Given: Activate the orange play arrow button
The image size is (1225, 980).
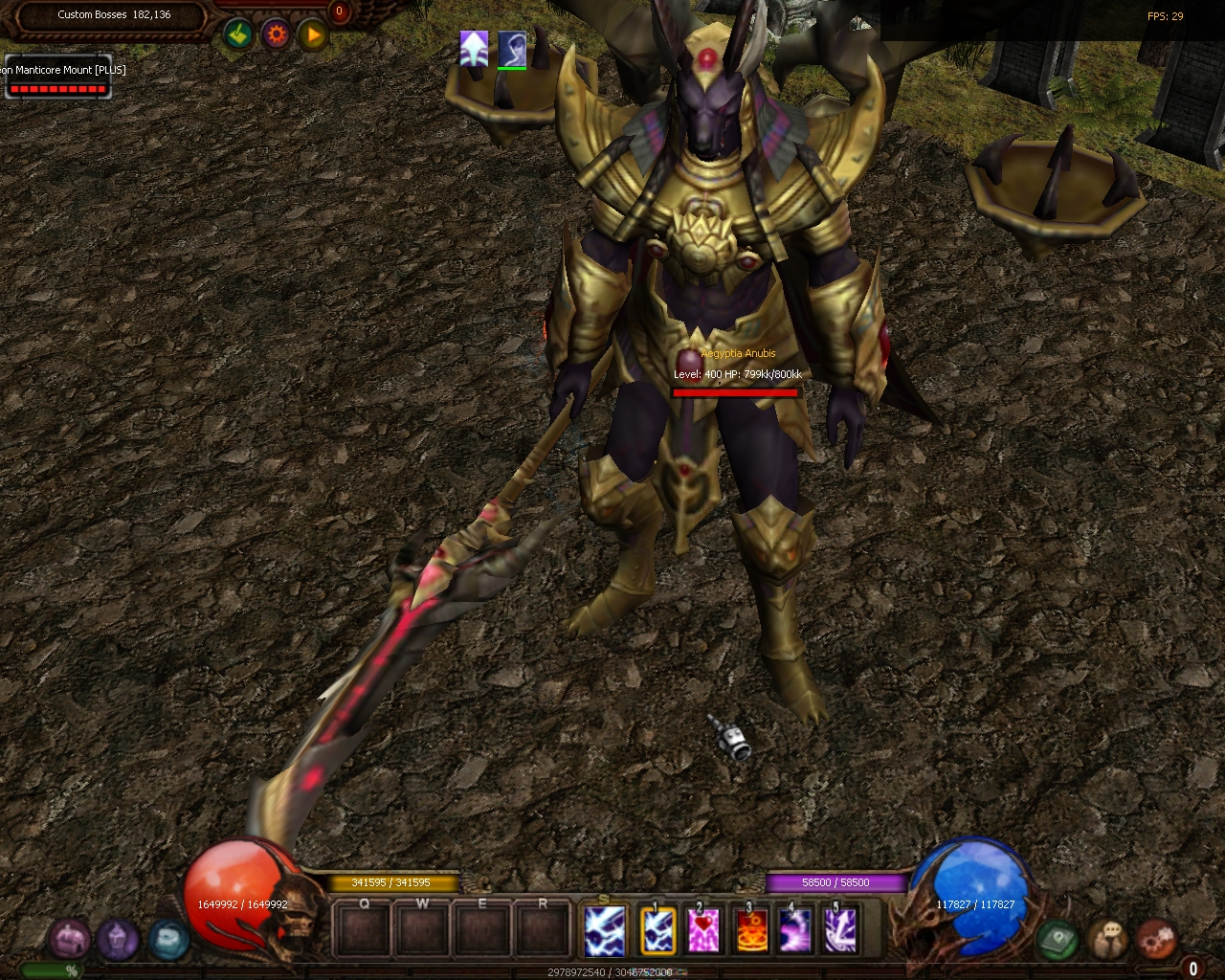Looking at the screenshot, I should pos(313,35).
